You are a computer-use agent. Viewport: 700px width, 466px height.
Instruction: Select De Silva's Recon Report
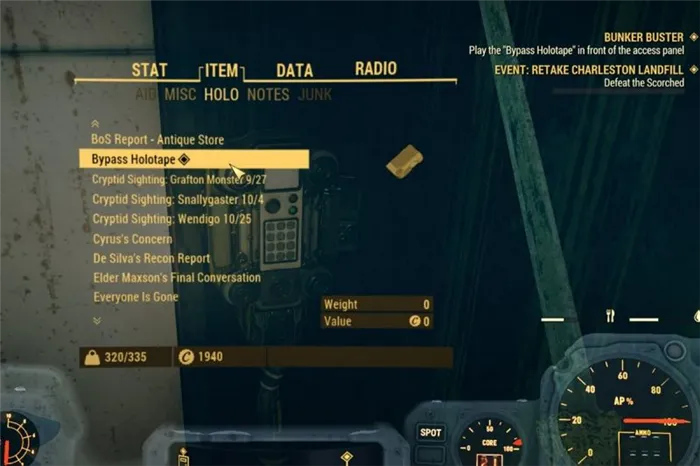coord(151,258)
